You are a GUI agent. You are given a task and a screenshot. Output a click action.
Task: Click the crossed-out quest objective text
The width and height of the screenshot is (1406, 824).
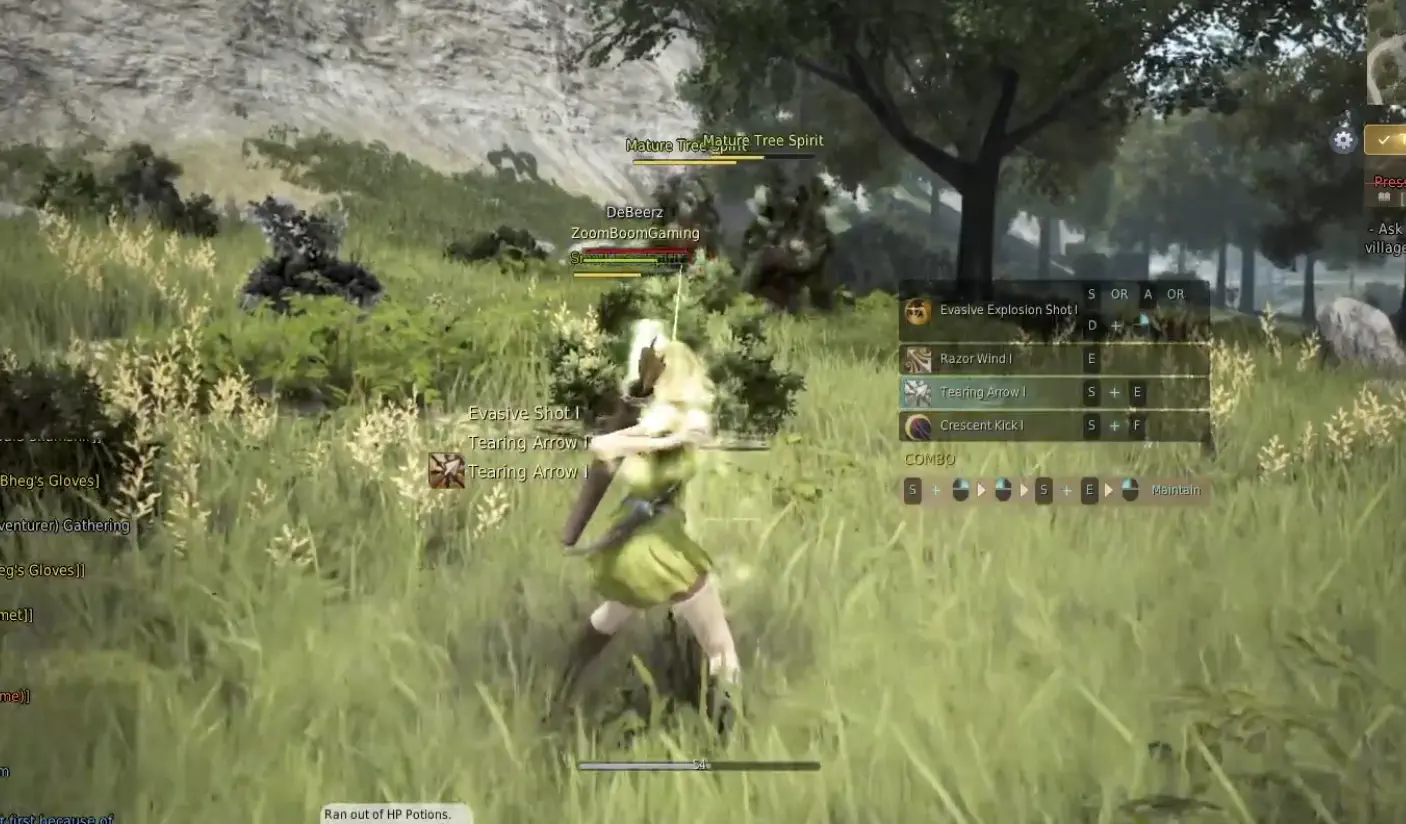(x=1390, y=181)
